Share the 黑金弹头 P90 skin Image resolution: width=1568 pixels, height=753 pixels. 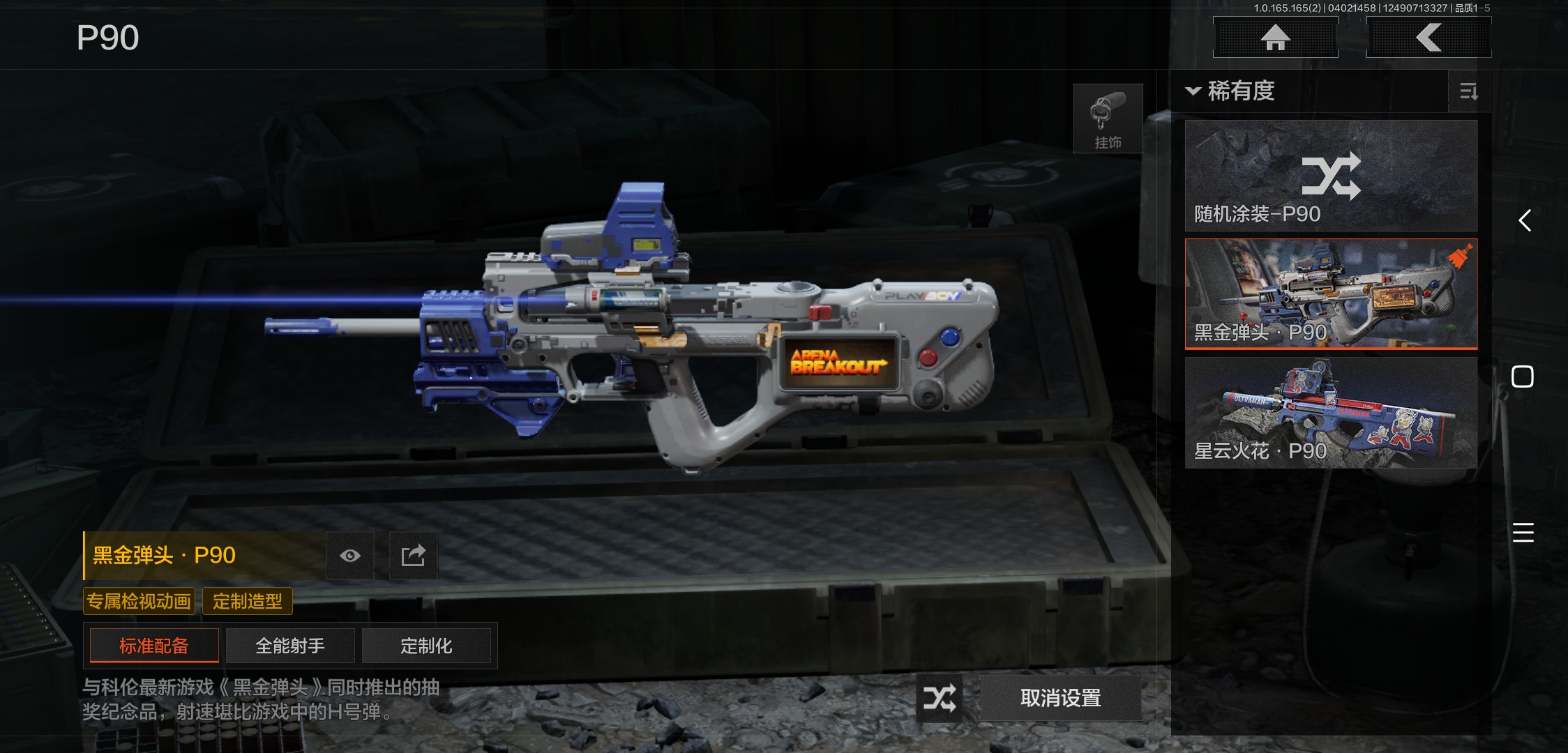click(x=413, y=556)
